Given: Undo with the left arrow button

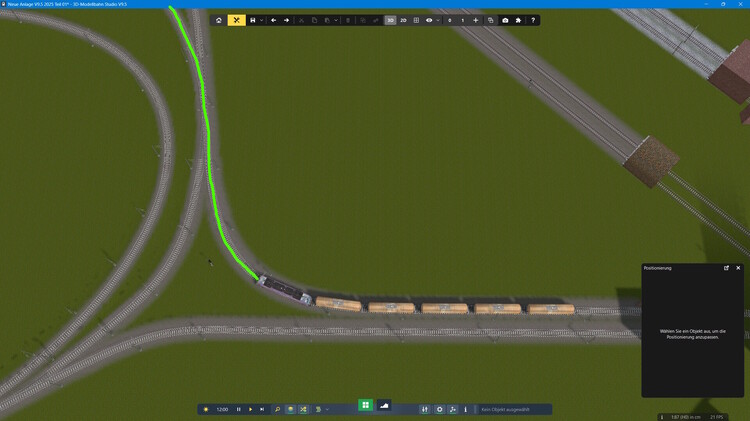Looking at the screenshot, I should [x=274, y=20].
